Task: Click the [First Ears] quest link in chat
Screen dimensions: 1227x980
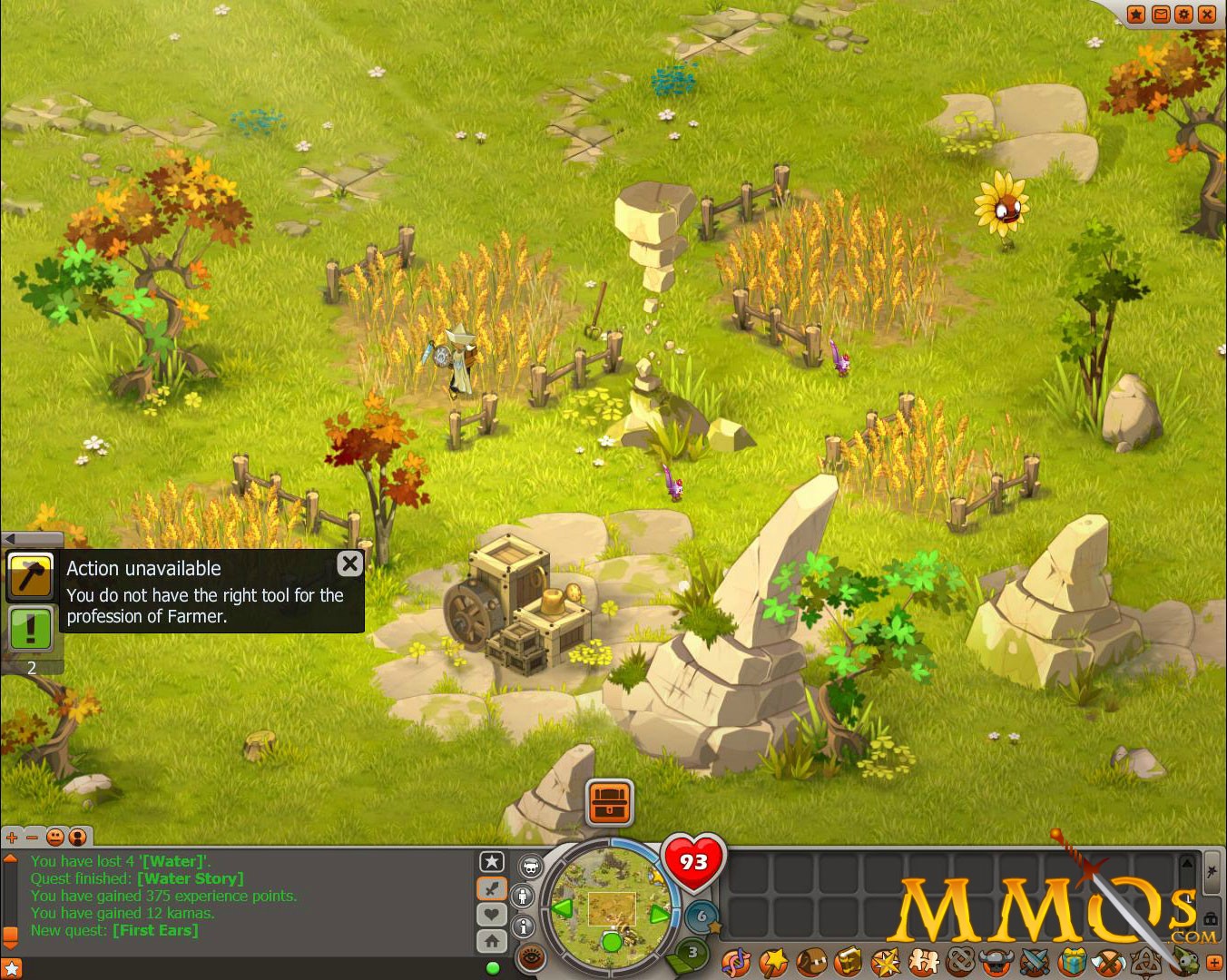Action: click(156, 930)
